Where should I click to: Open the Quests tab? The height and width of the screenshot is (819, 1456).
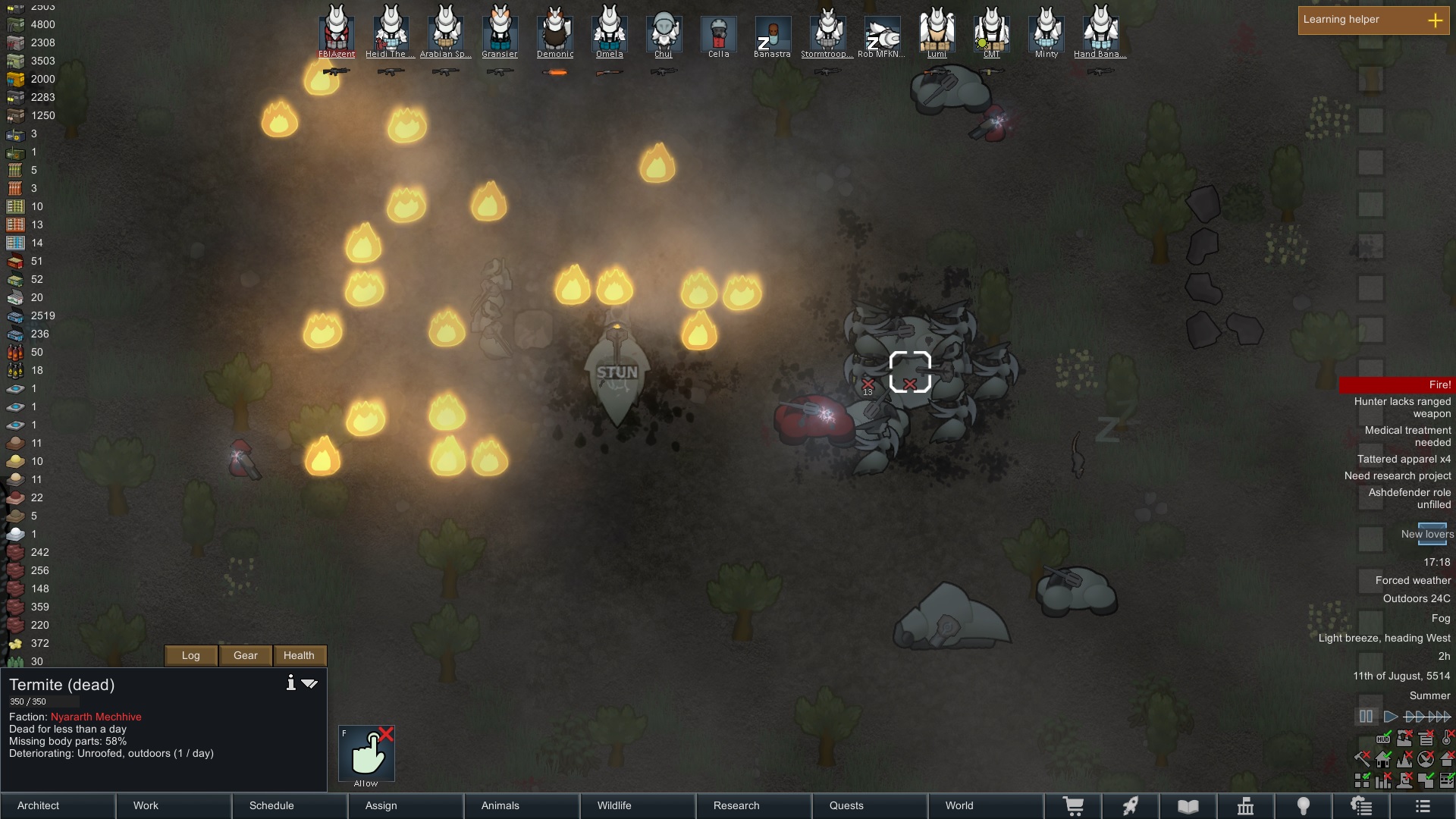871,805
